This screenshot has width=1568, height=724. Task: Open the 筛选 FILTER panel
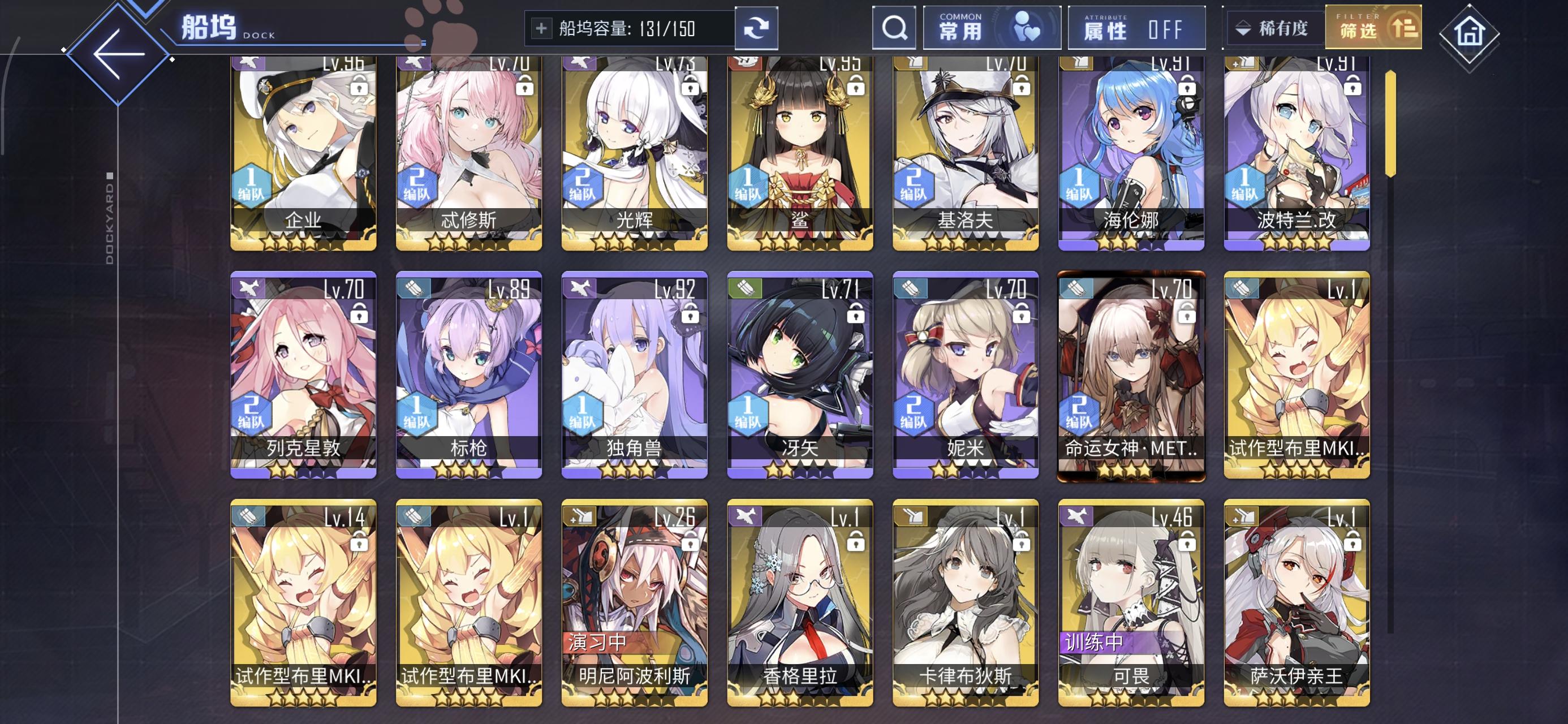coord(1373,27)
